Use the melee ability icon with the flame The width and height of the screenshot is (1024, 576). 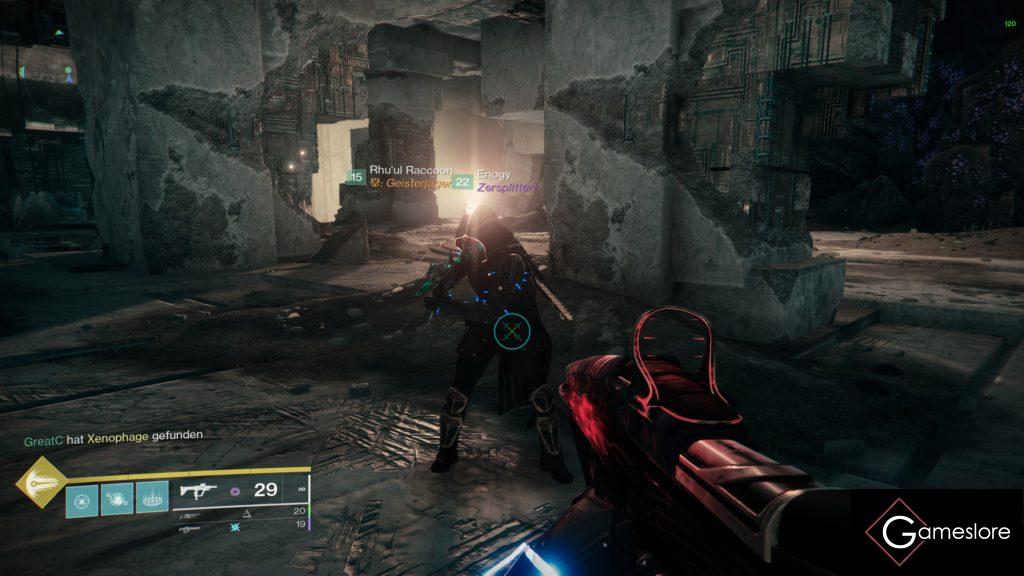click(x=117, y=499)
